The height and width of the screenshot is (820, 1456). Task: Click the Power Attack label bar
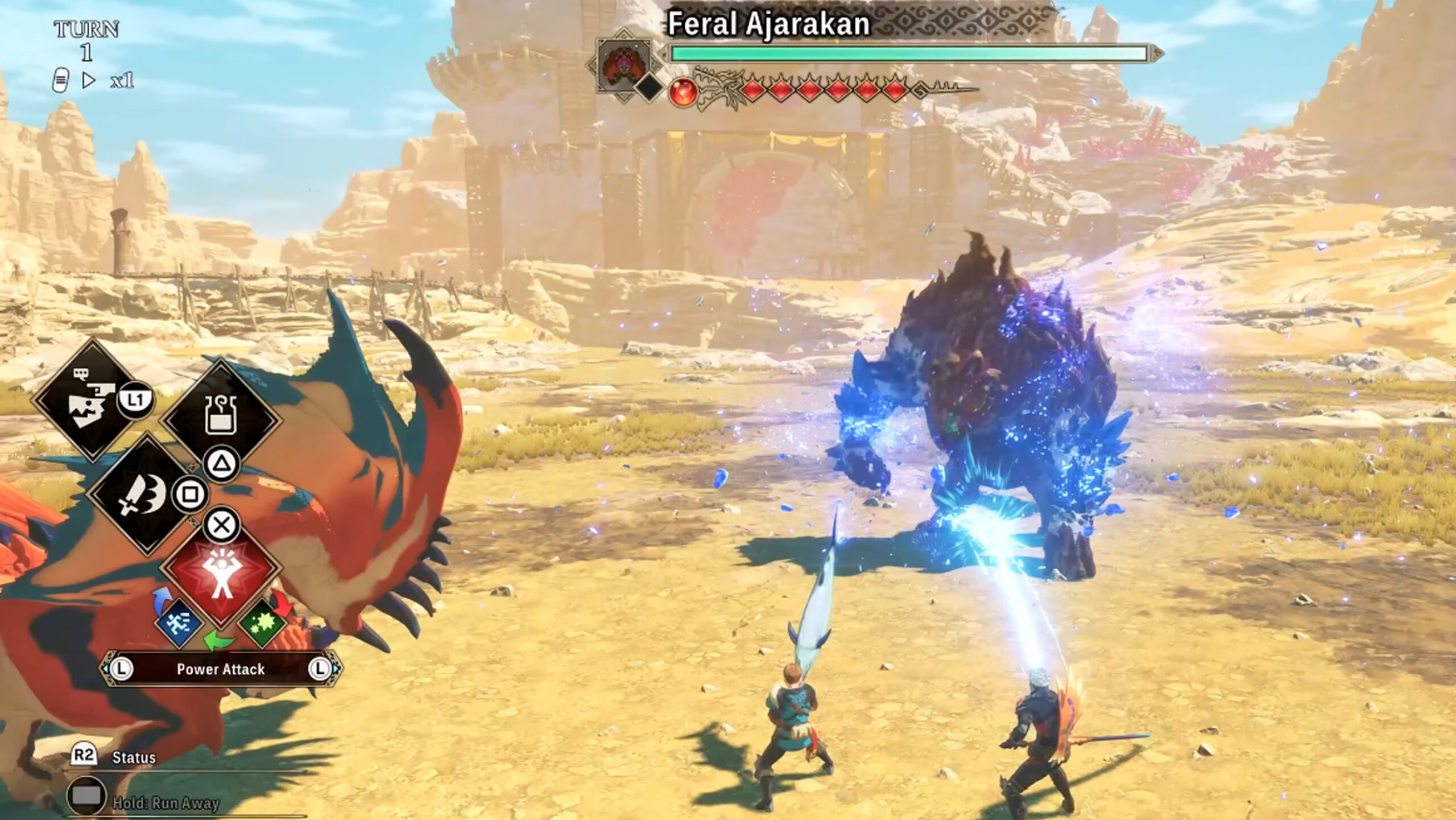point(221,669)
